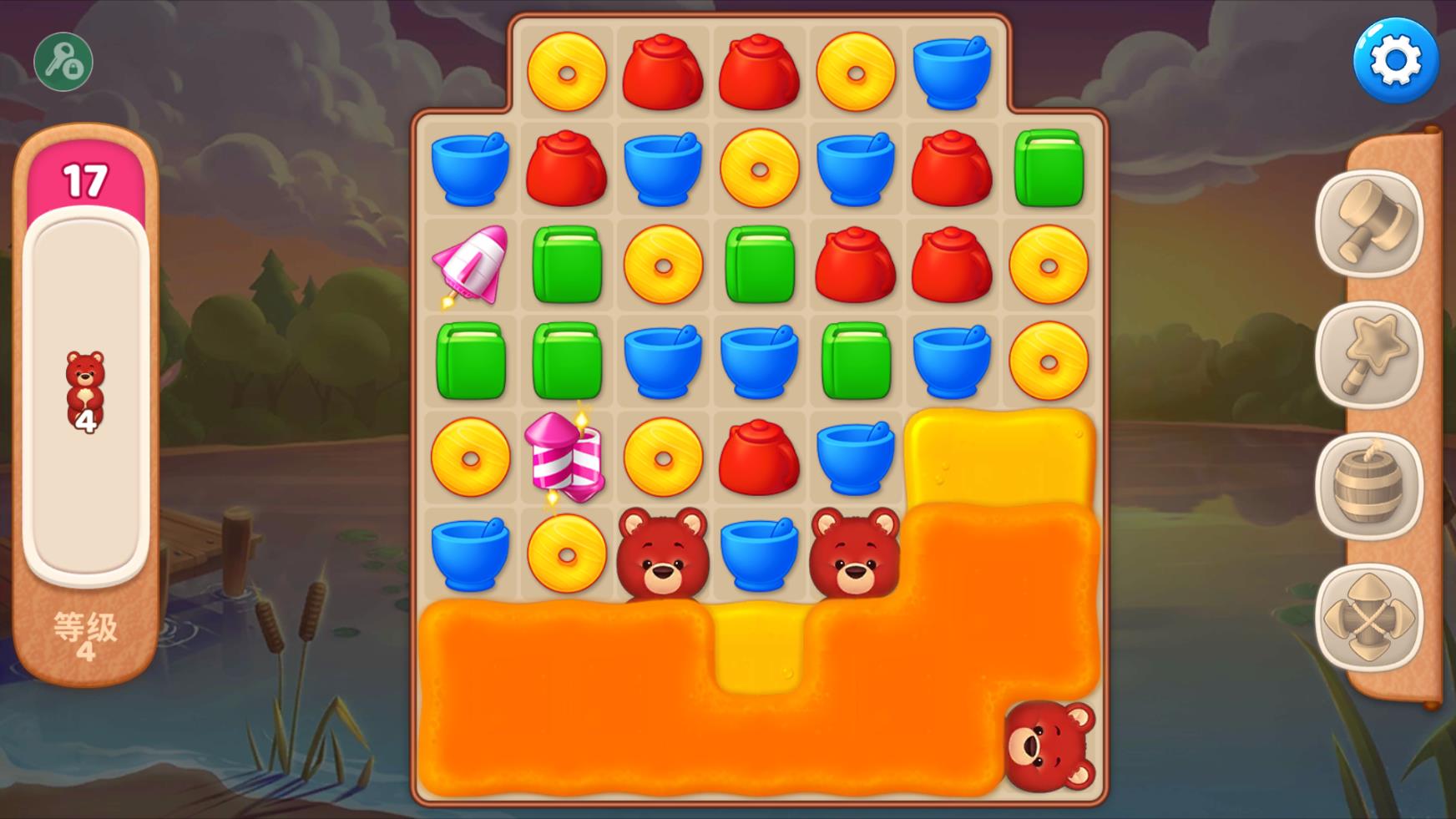Tap the pink rocket power-up tile
1456x819 pixels.
click(470, 265)
